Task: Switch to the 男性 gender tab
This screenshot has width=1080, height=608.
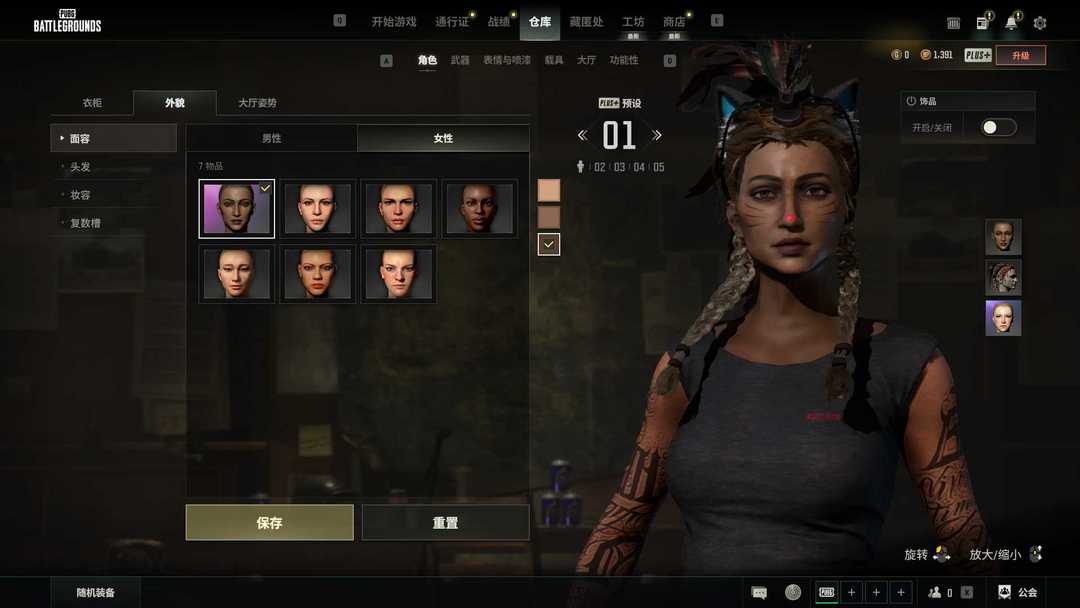Action: click(271, 138)
